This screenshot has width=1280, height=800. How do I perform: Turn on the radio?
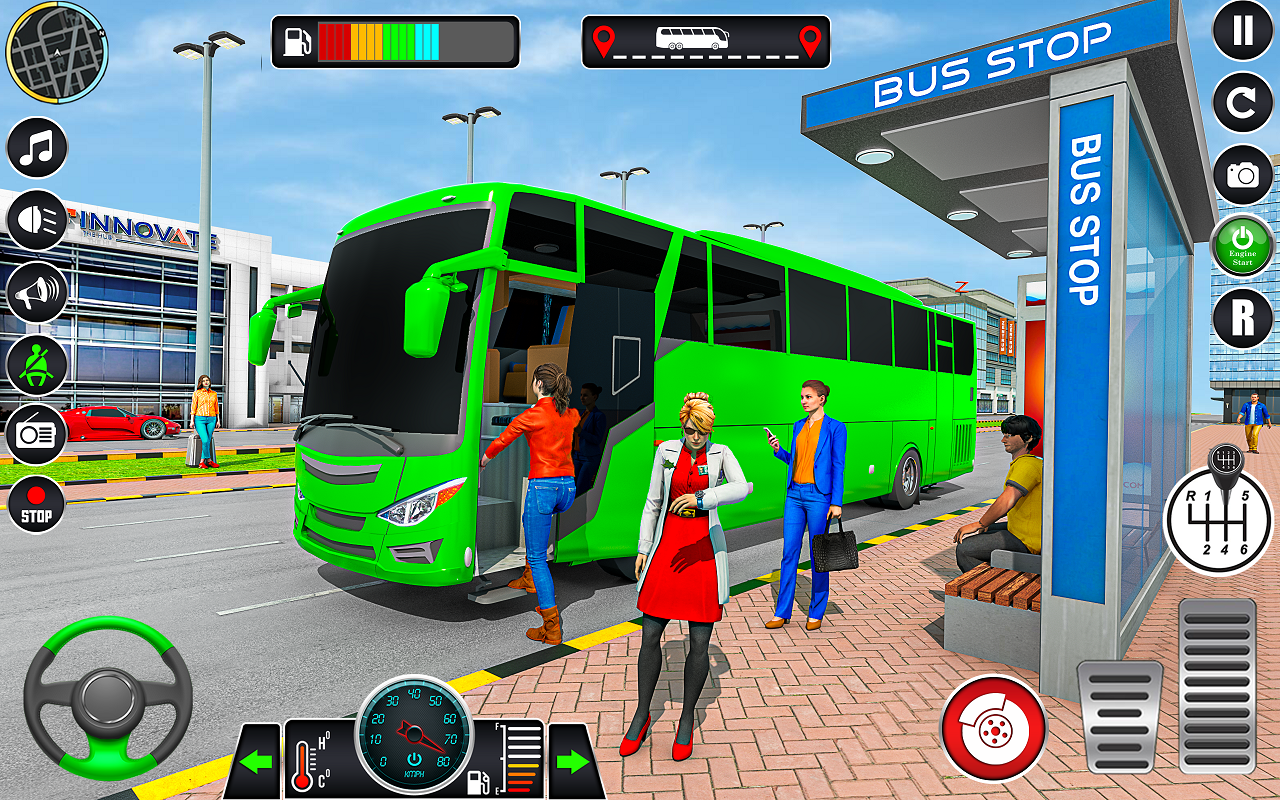tap(35, 434)
